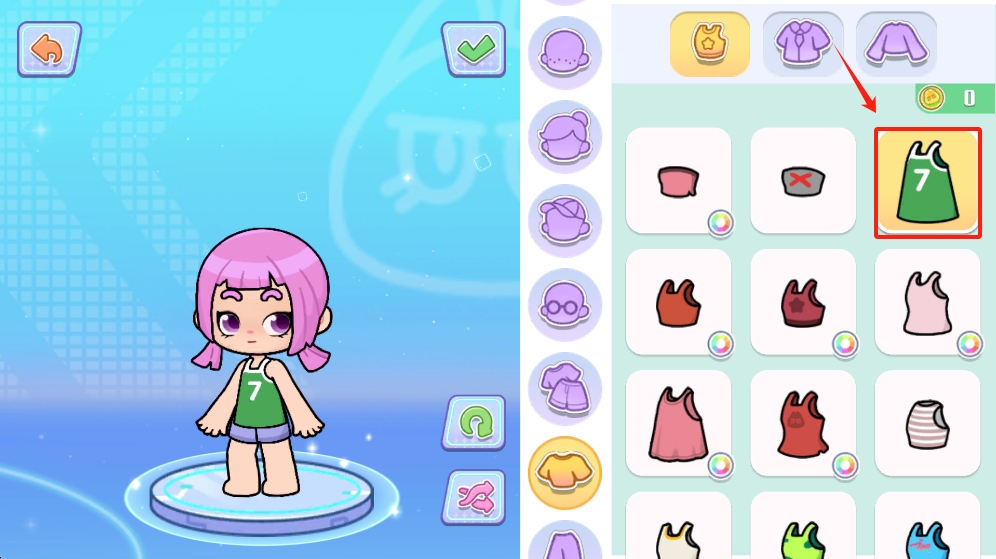Pick the orange-red tank top
The image size is (996, 559).
[678, 302]
